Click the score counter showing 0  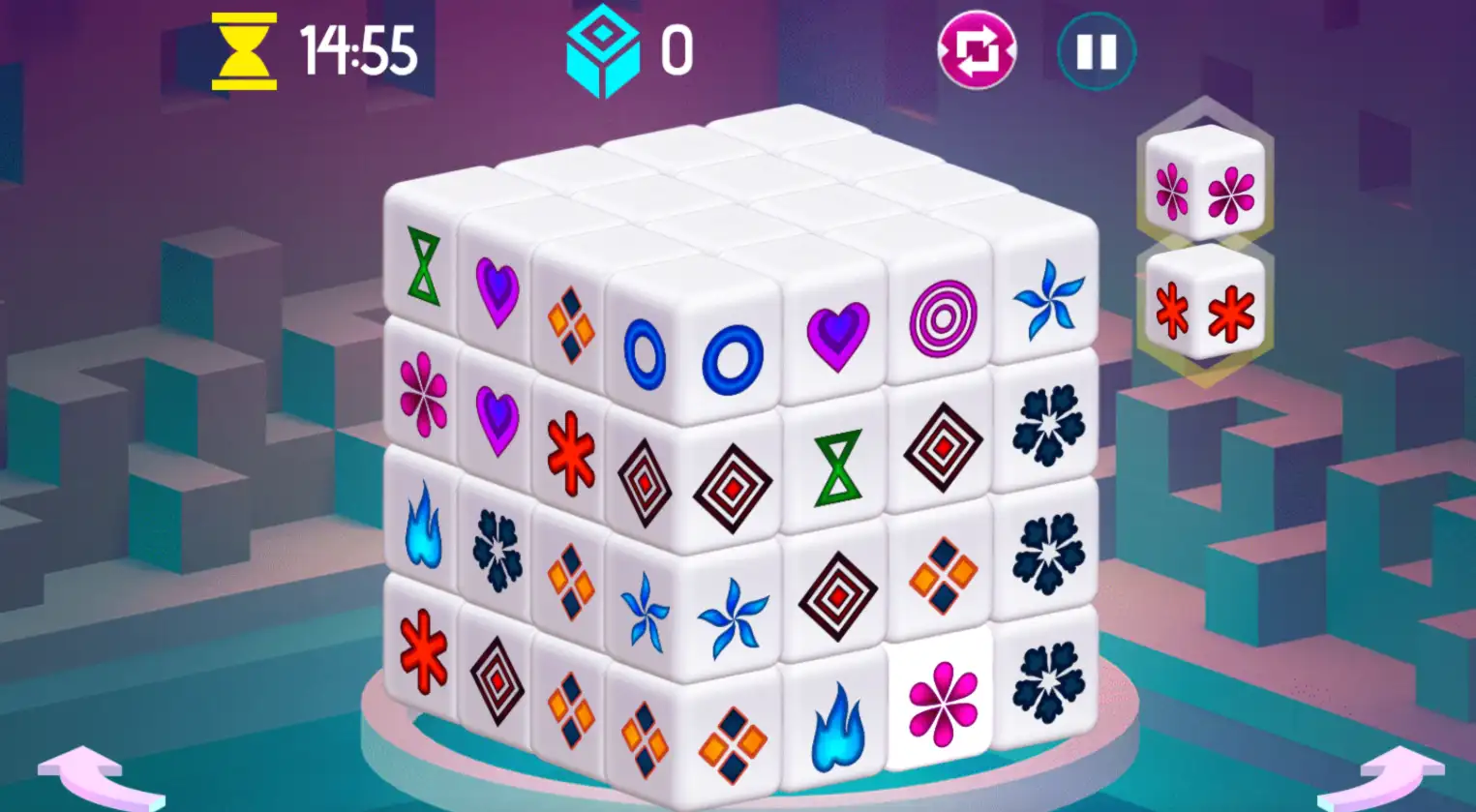(x=678, y=46)
